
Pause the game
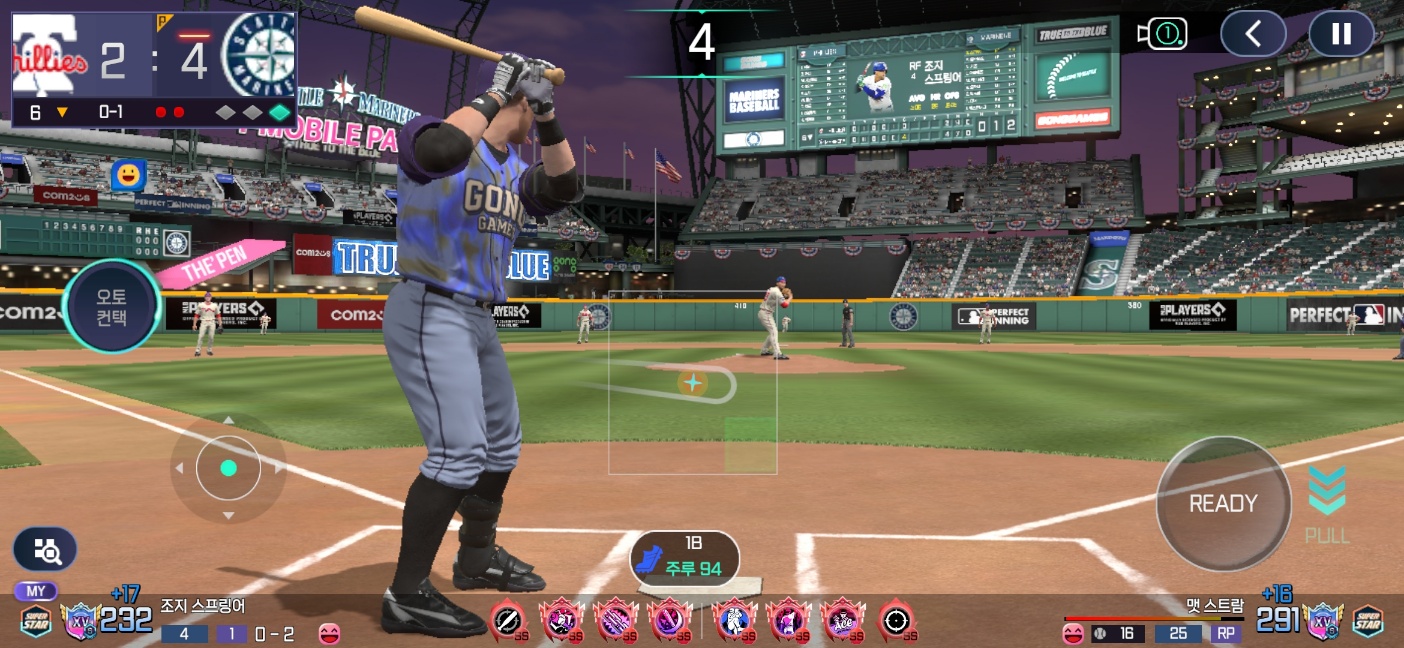coord(1340,34)
